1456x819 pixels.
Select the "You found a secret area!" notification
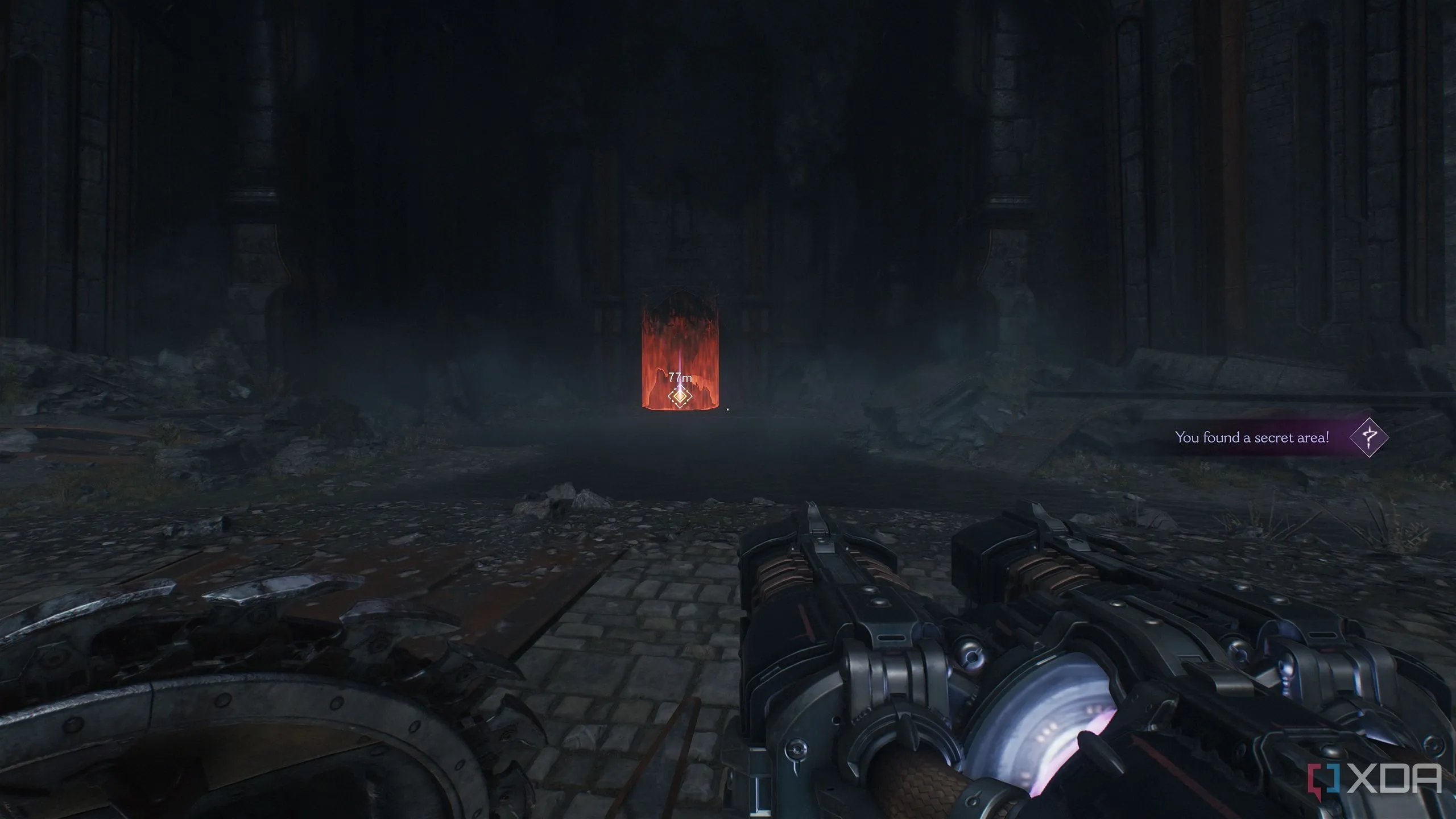pos(1252,437)
